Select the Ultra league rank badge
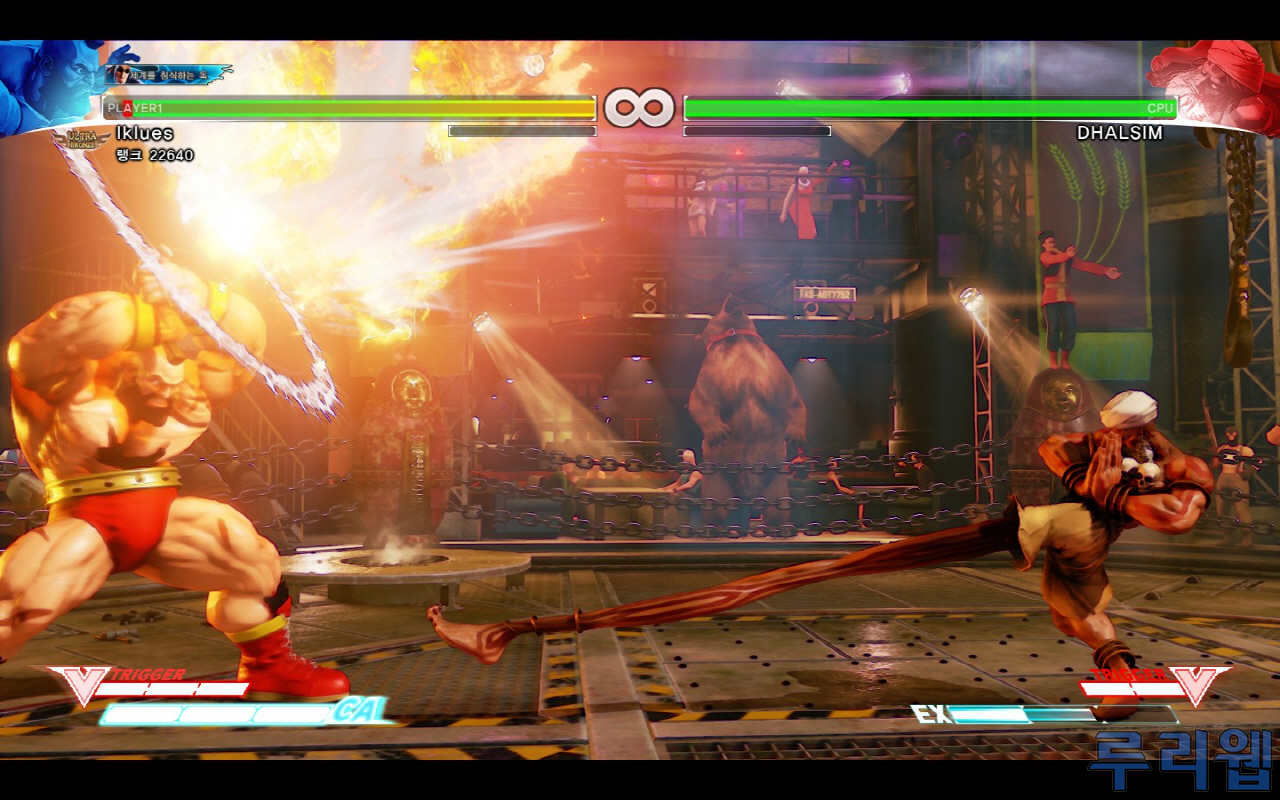Screen dimensions: 1280x800 tap(81, 141)
